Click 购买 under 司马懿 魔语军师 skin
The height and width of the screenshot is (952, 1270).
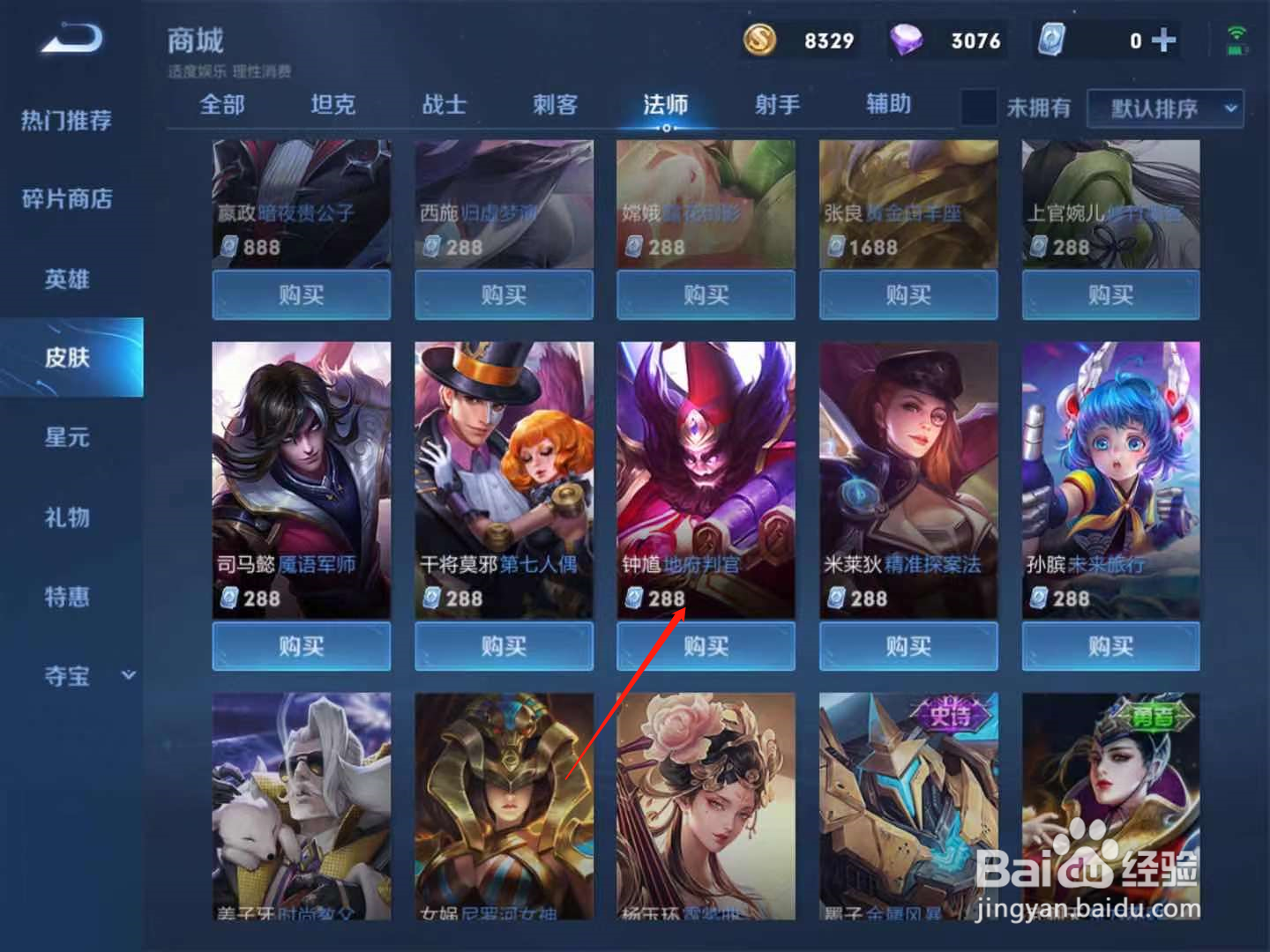(301, 646)
